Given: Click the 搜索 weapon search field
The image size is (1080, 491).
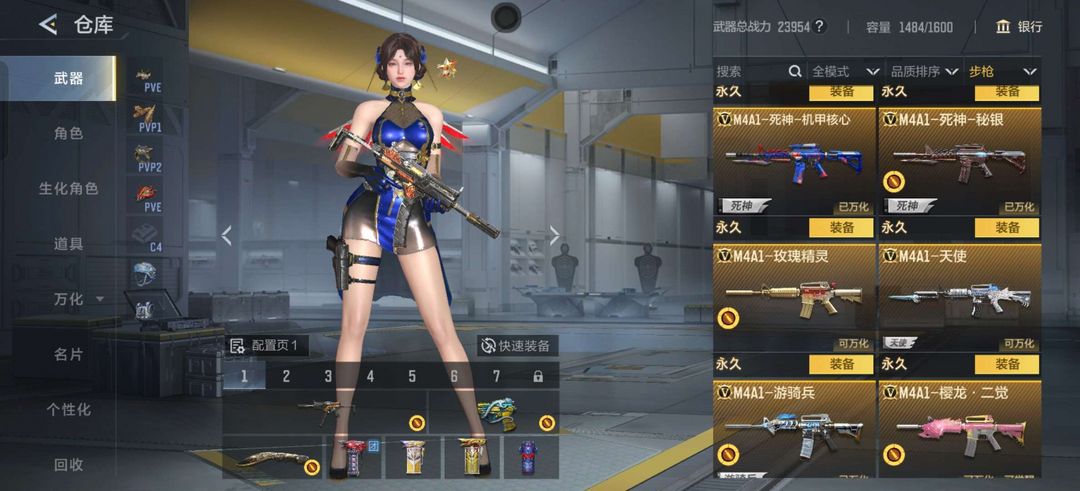Looking at the screenshot, I should [758, 71].
